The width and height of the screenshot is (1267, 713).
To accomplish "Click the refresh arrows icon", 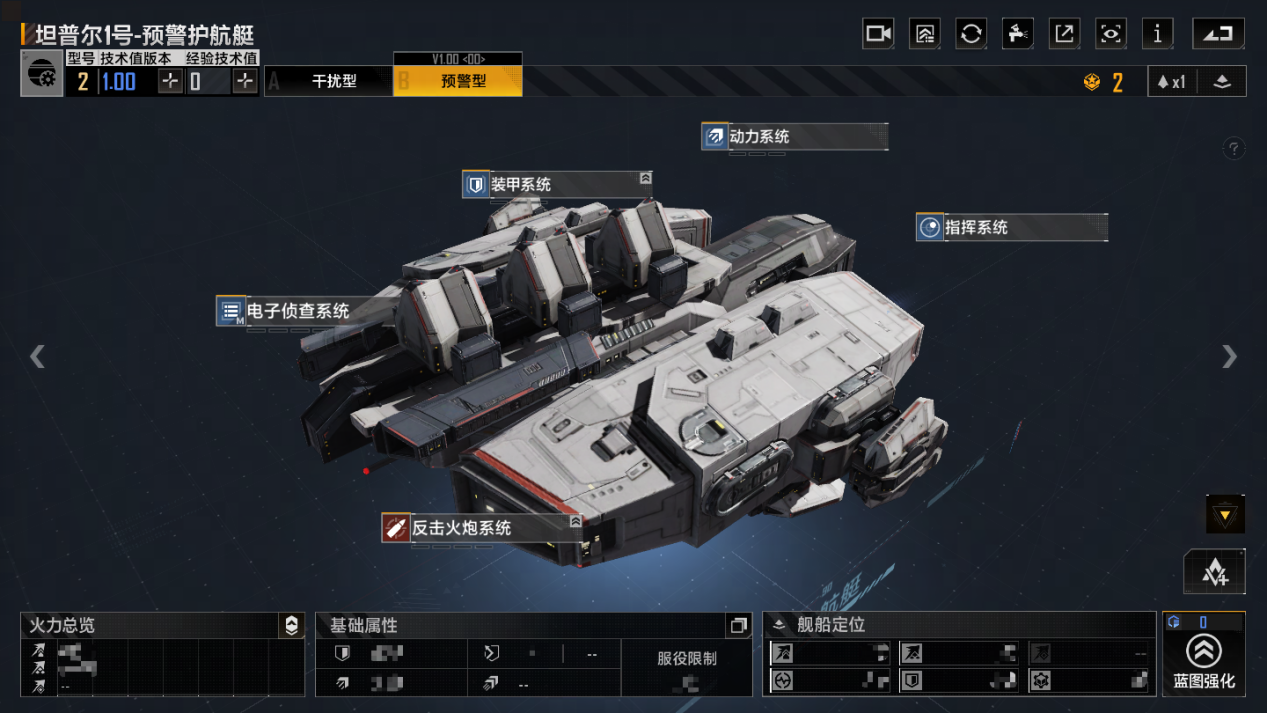I will click(971, 34).
